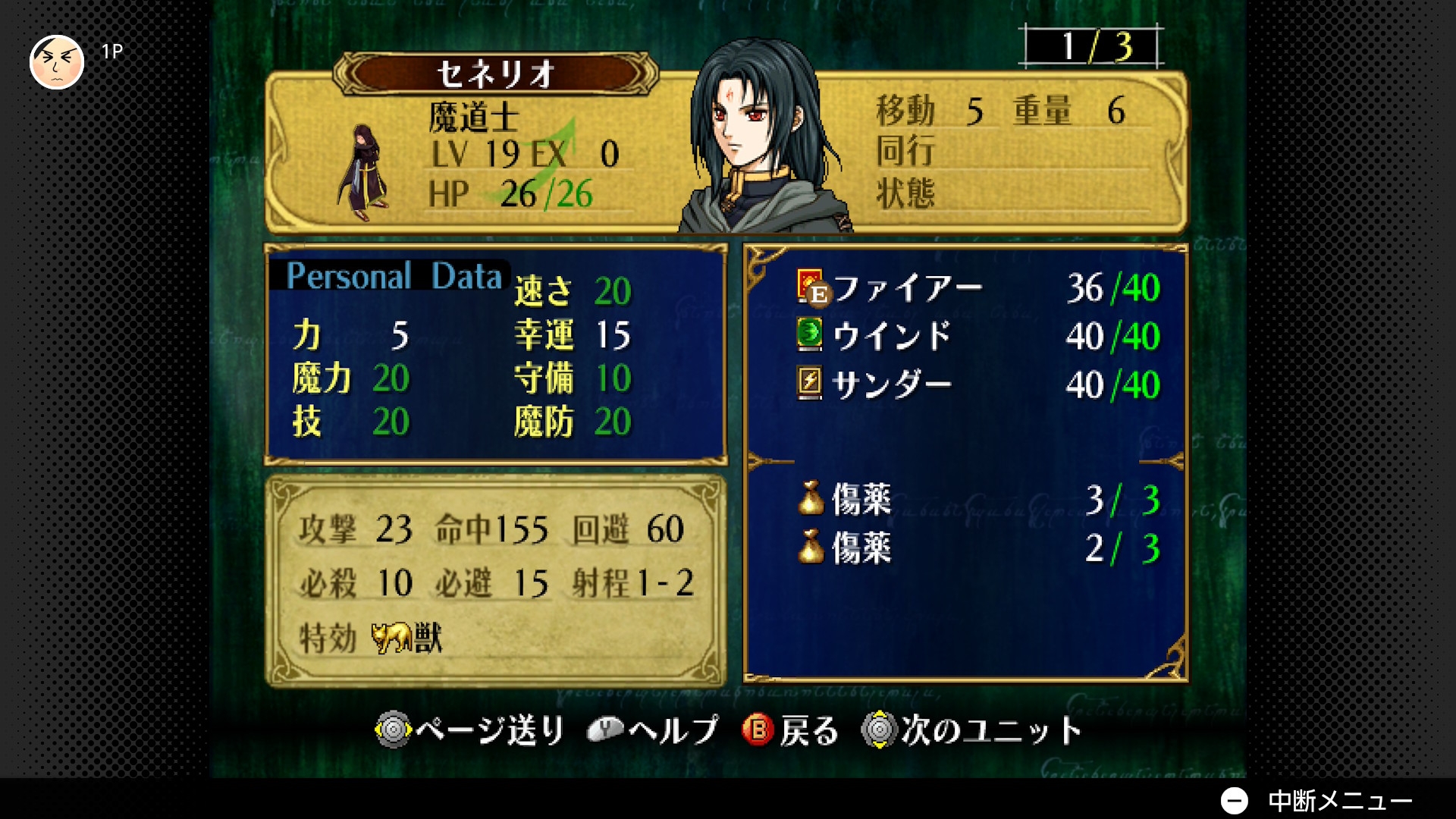Click the 特効 beast effectiveness icon
This screenshot has width=1456, height=819.
(x=392, y=638)
